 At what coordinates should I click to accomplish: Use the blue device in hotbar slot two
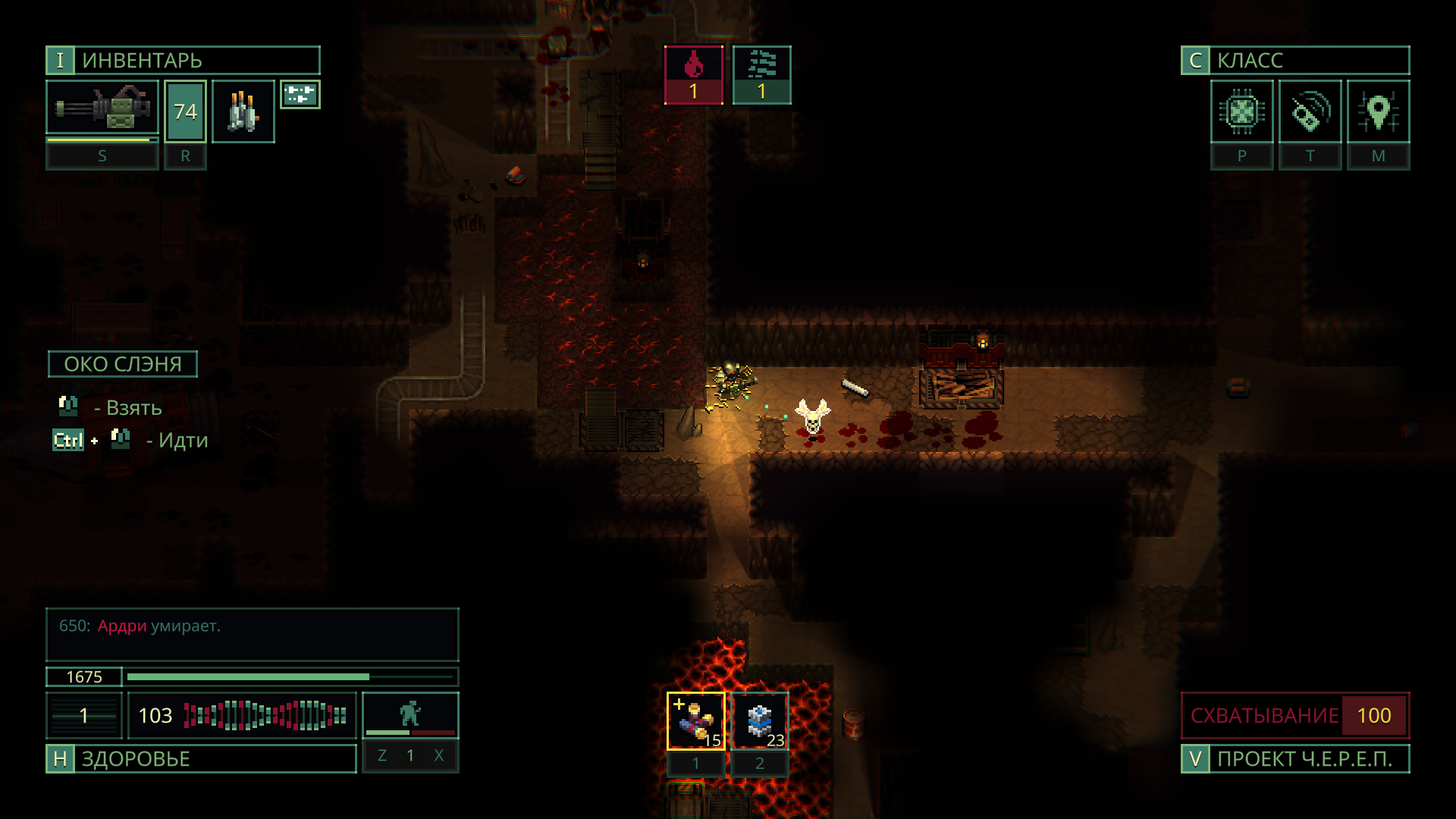(760, 721)
